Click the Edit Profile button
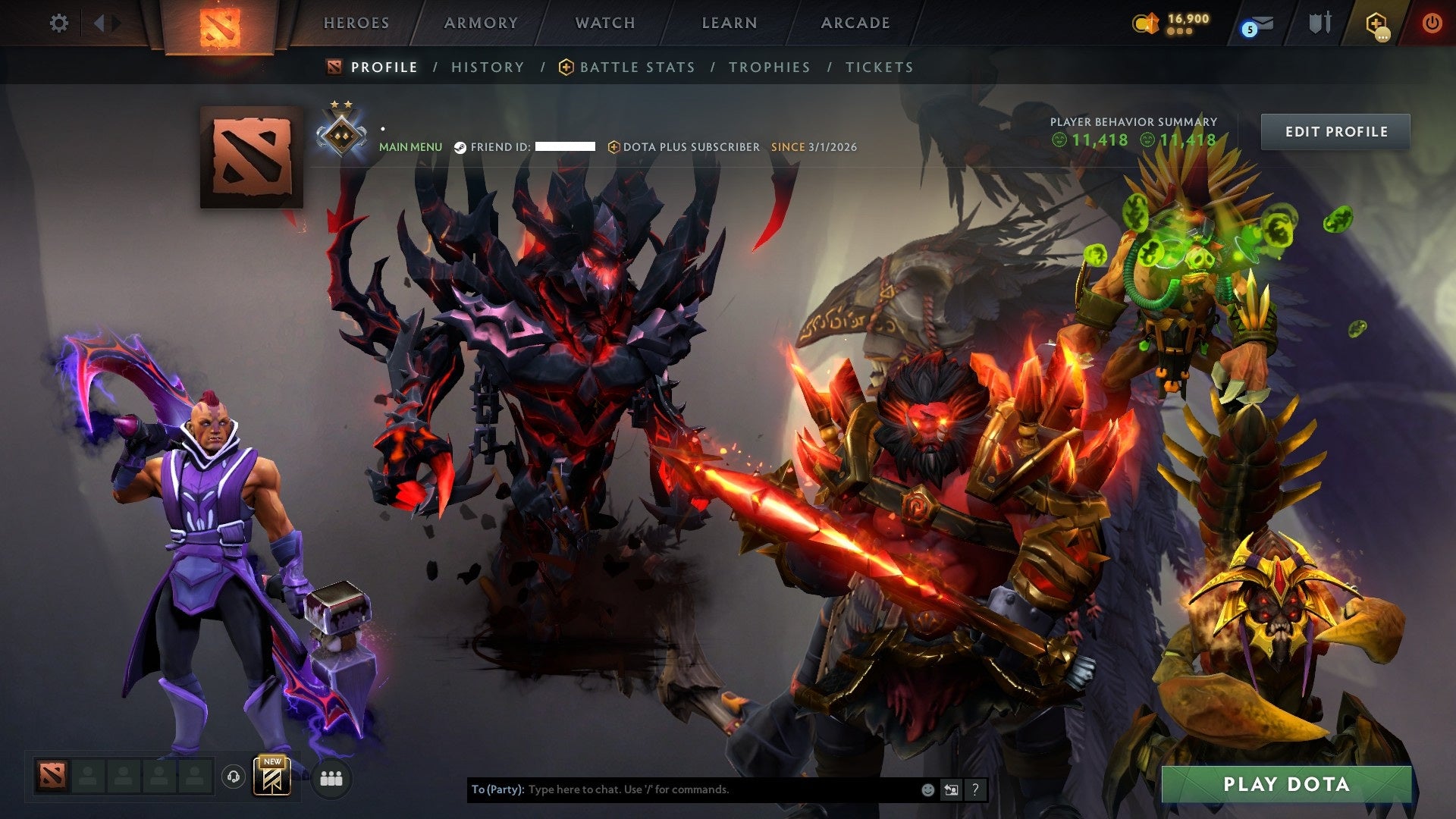The height and width of the screenshot is (819, 1456). coord(1335,131)
